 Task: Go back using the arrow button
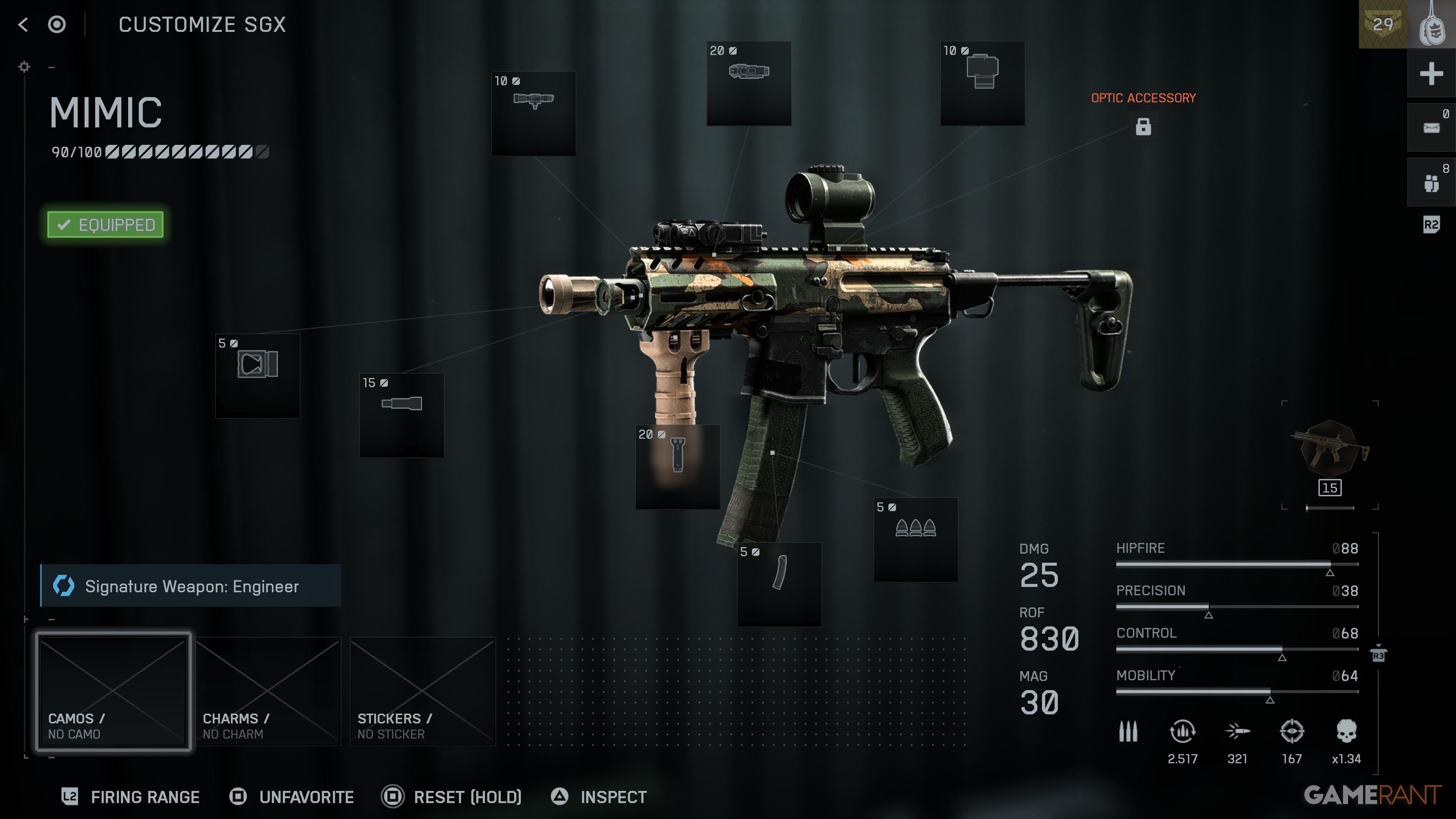(x=23, y=24)
